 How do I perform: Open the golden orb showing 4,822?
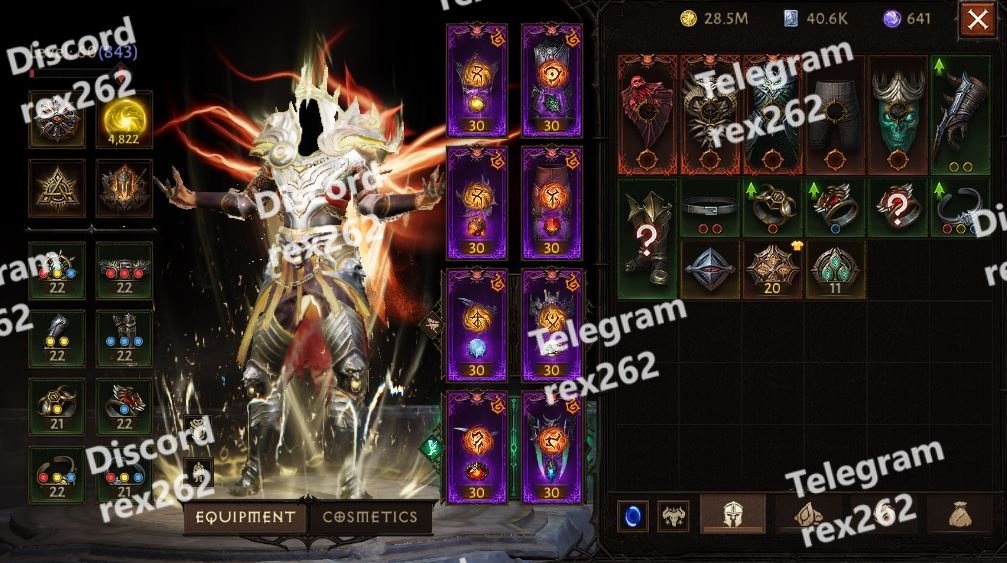(124, 119)
